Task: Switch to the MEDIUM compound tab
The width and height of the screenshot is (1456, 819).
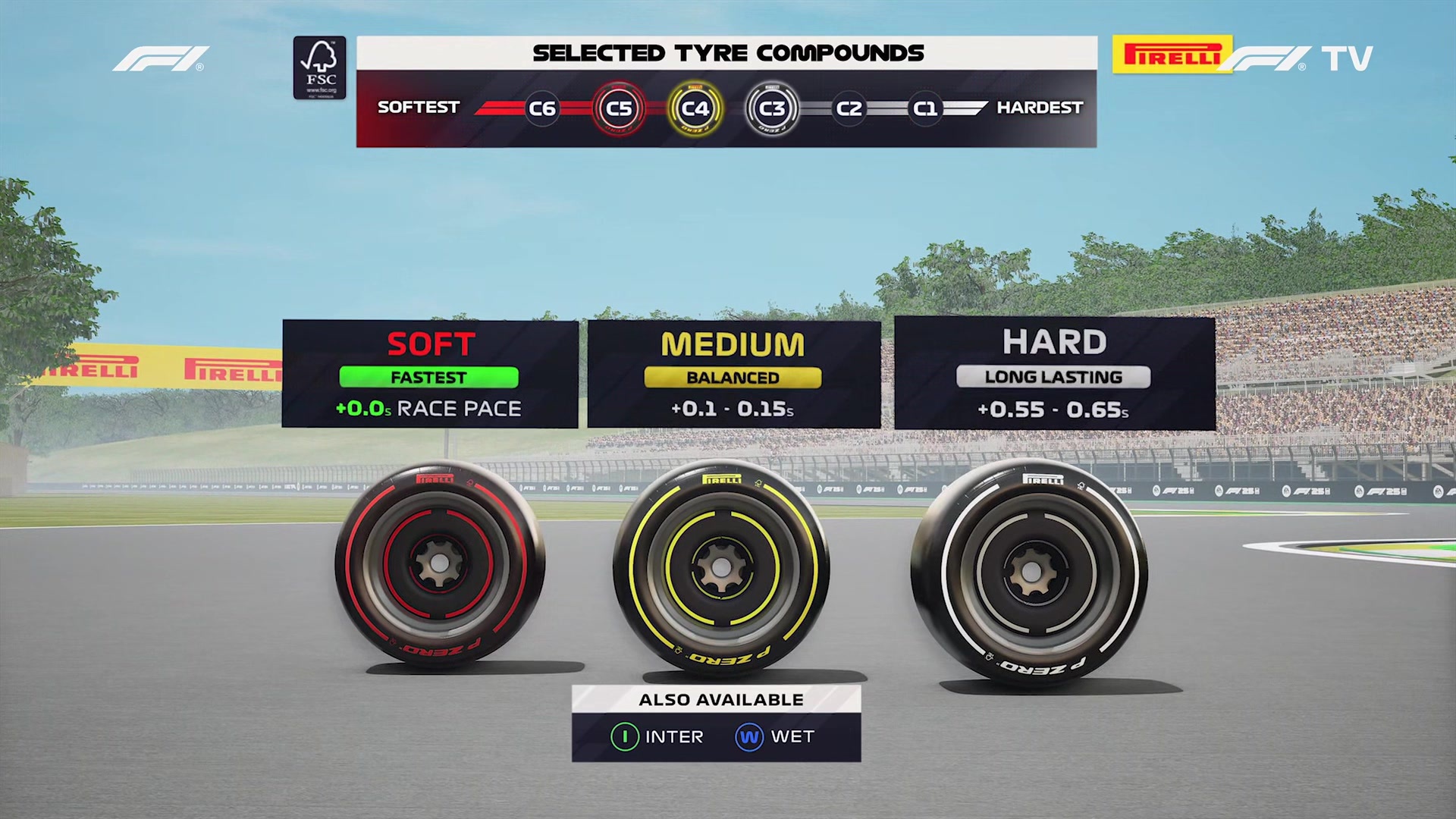Action: 733,373
